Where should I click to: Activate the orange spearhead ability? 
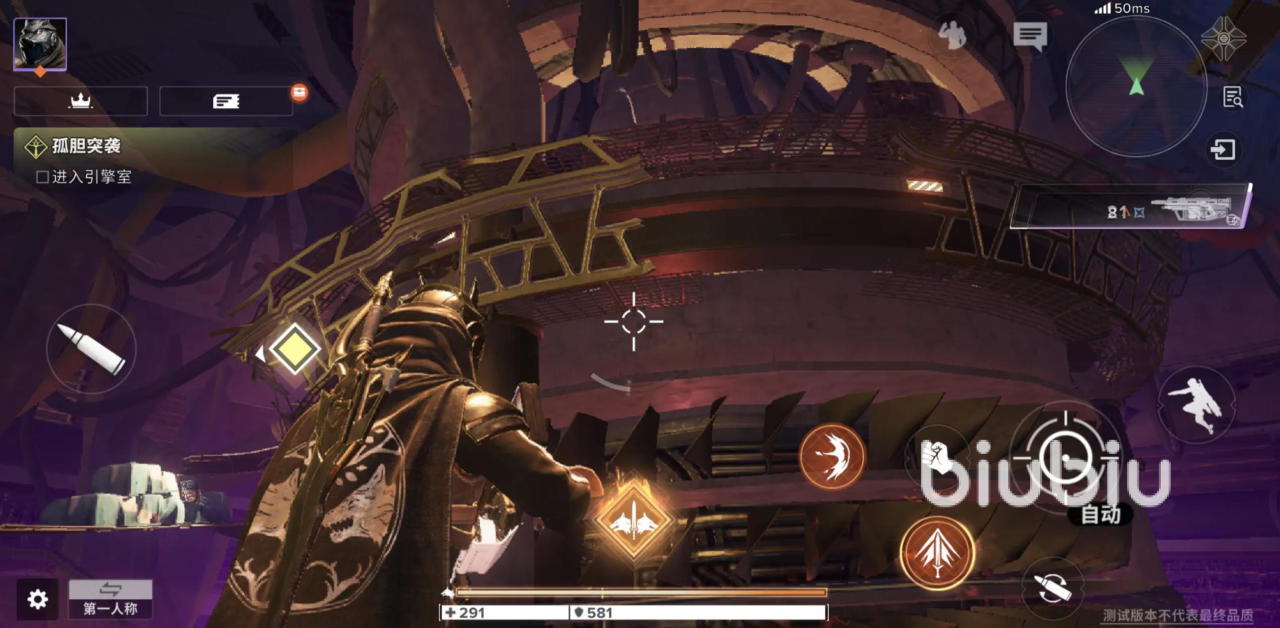pyautogui.click(x=937, y=553)
